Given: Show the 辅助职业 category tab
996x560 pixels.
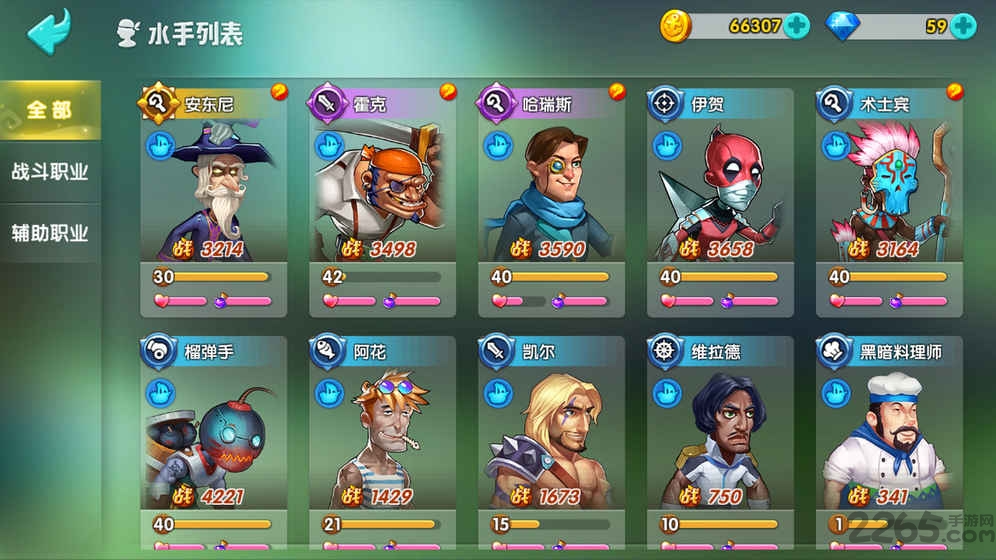Looking at the screenshot, I should 50,233.
